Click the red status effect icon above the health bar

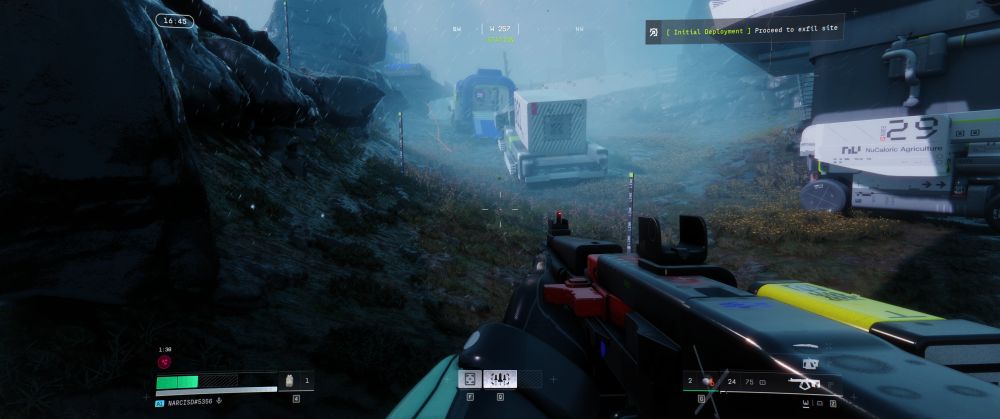click(164, 361)
